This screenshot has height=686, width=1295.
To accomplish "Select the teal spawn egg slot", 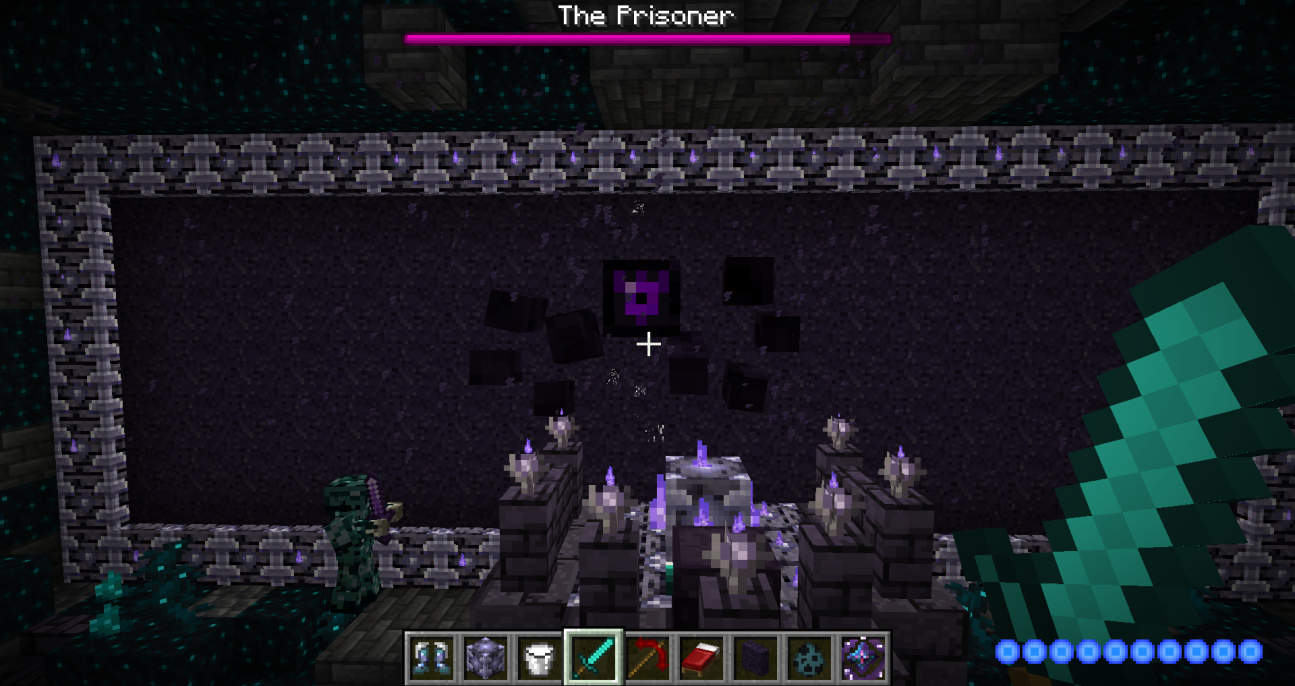I will (x=810, y=658).
